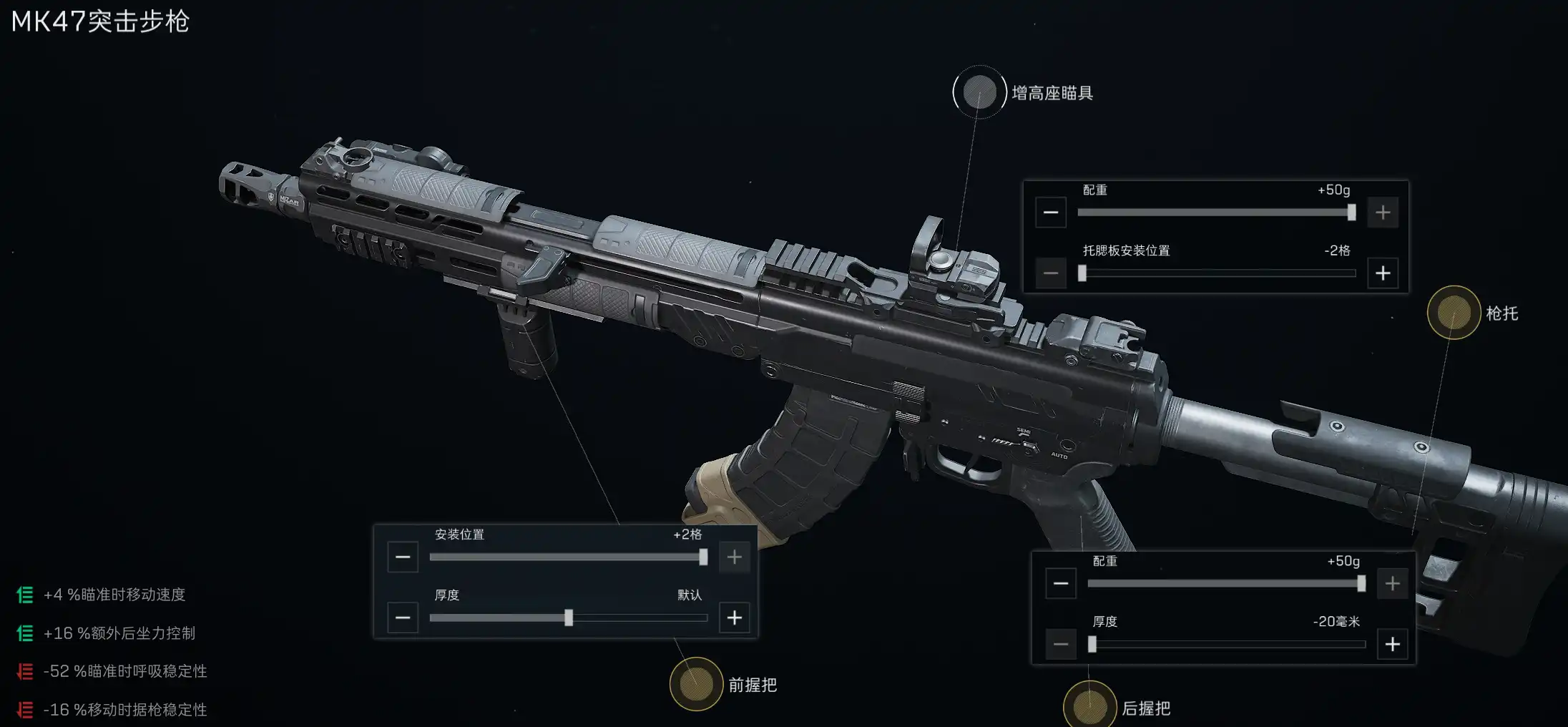Decrease the 默认 厚度 with minus button
1568x727 pixels.
(403, 618)
